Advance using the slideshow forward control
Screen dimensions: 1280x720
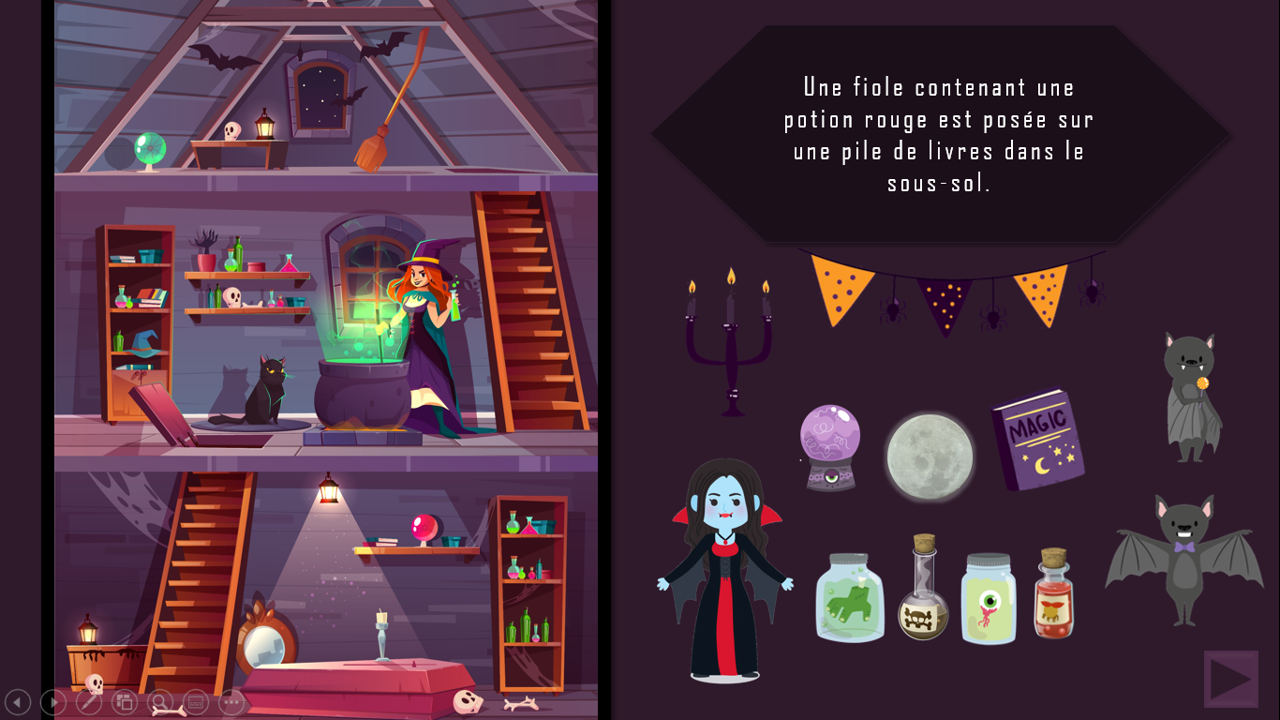[x=53, y=702]
